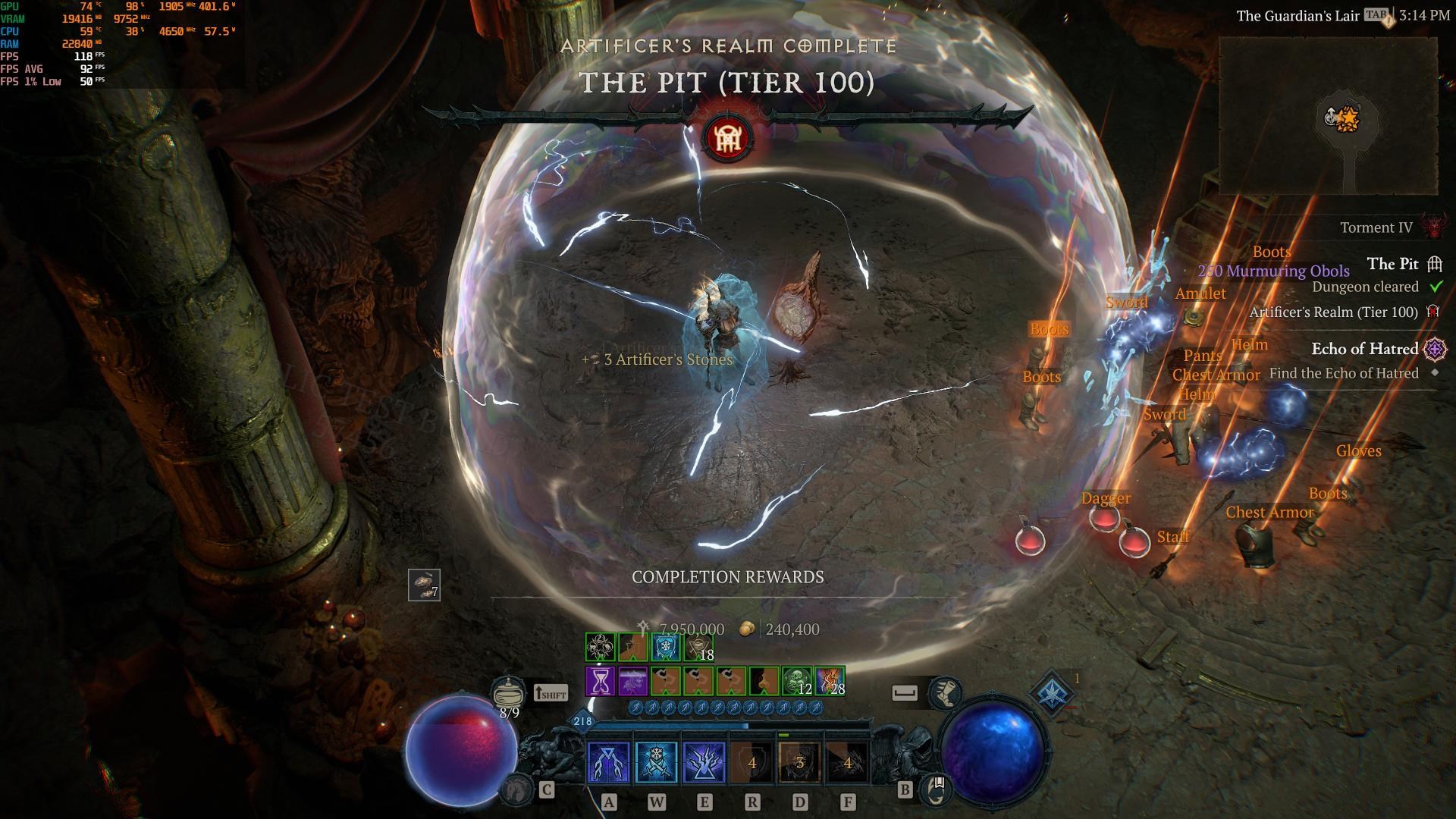Select the Find the Echo of Hatred objective
The width and height of the screenshot is (1456, 819).
1343,373
